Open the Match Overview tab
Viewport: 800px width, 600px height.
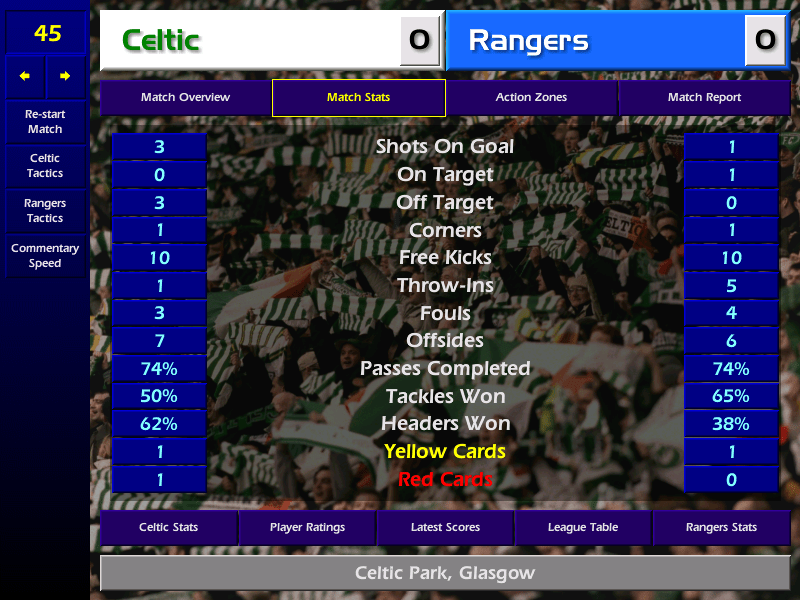tap(185, 97)
